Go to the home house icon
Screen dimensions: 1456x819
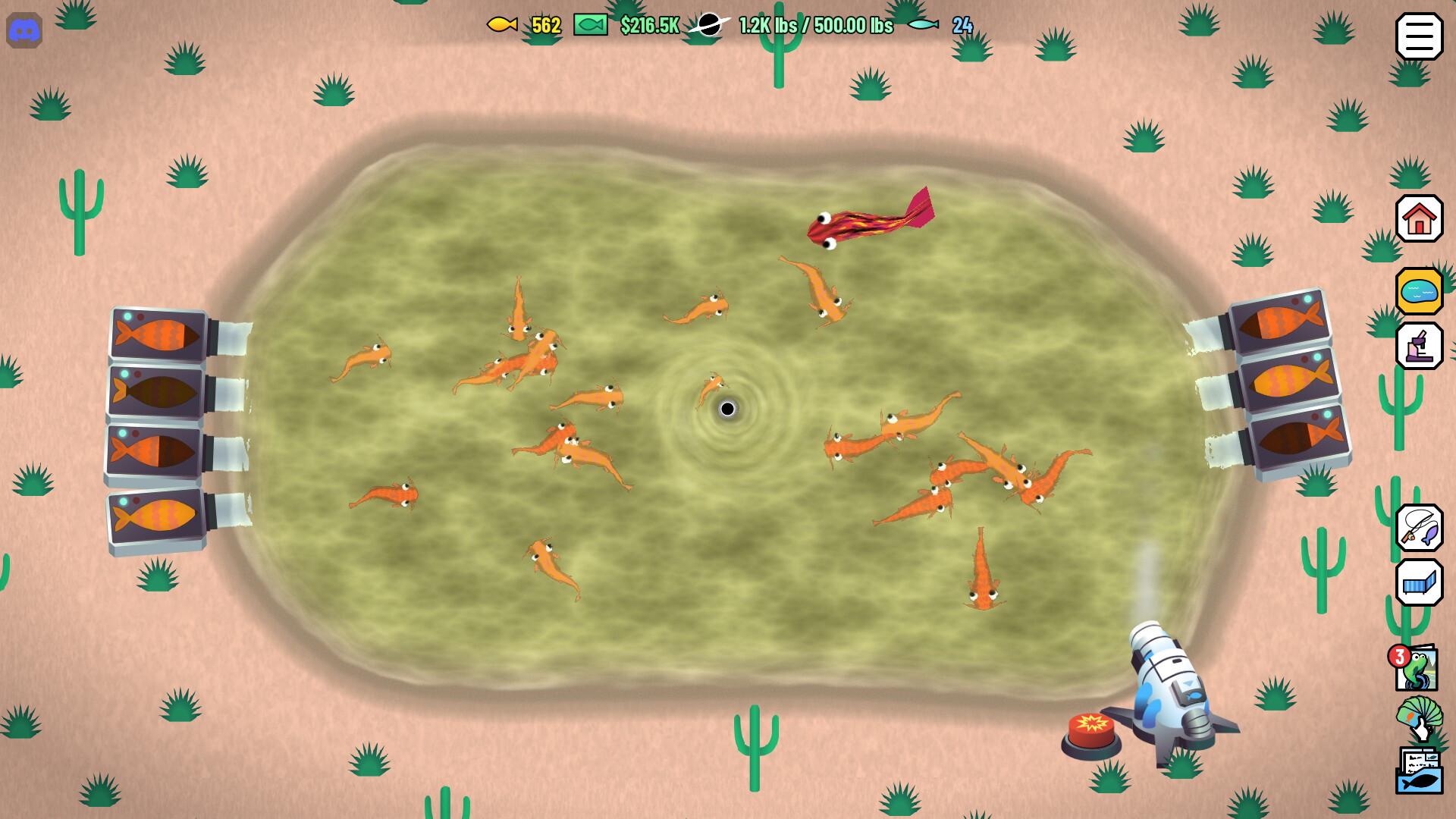(x=1419, y=219)
